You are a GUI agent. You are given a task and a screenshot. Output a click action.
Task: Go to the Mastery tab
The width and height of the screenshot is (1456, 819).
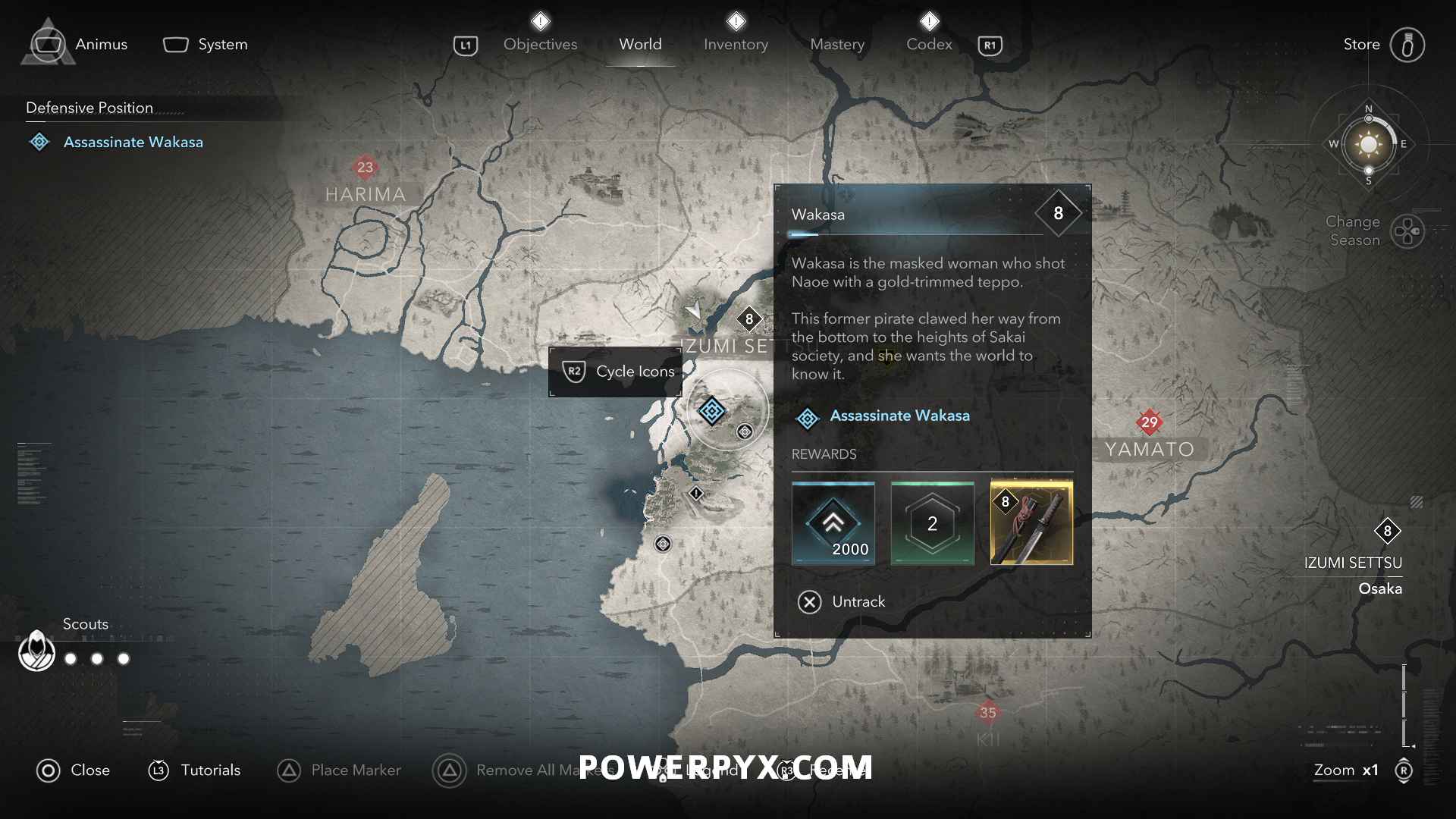click(837, 44)
